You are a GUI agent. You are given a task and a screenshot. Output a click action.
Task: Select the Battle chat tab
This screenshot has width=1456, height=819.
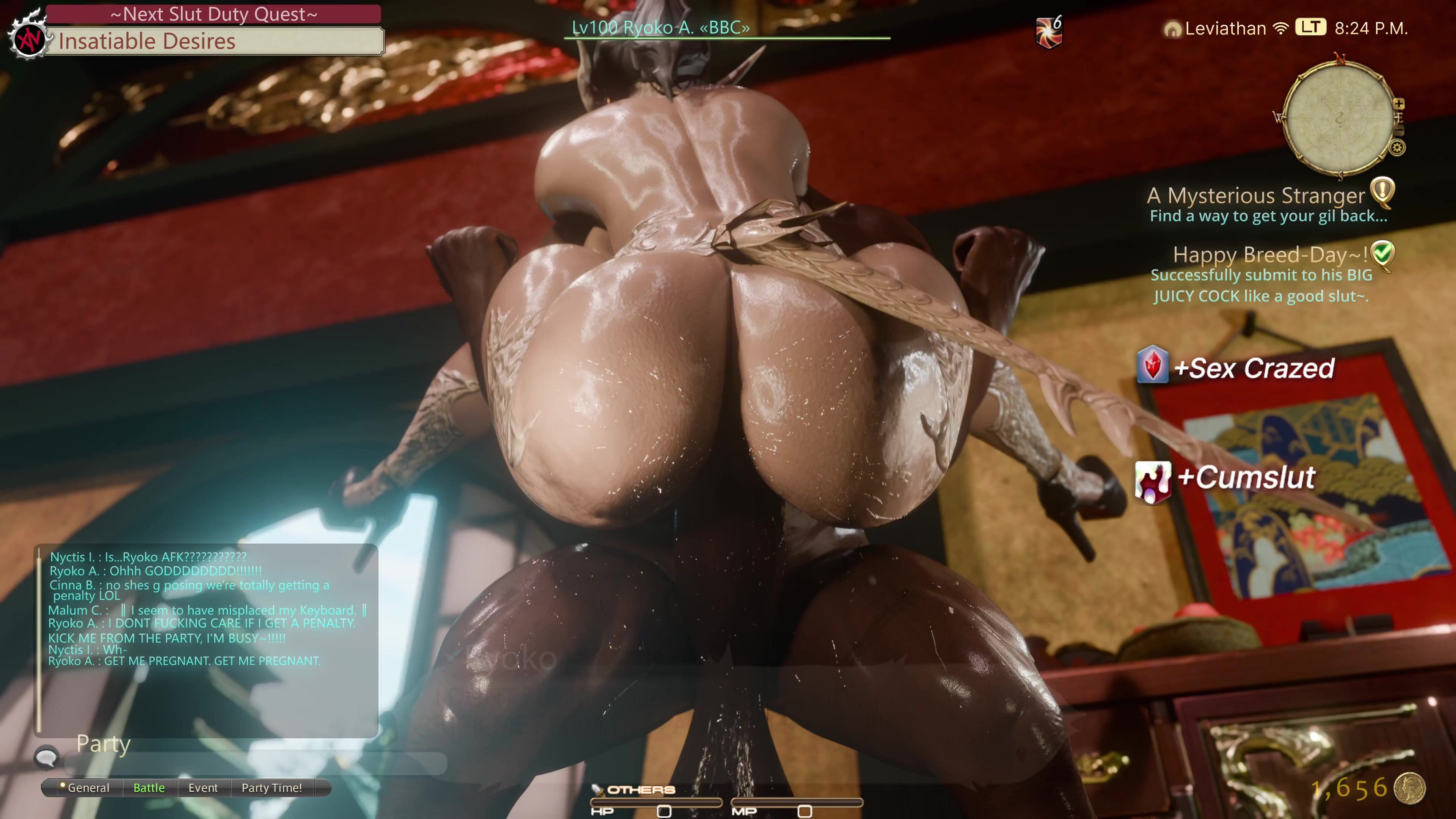tap(149, 788)
